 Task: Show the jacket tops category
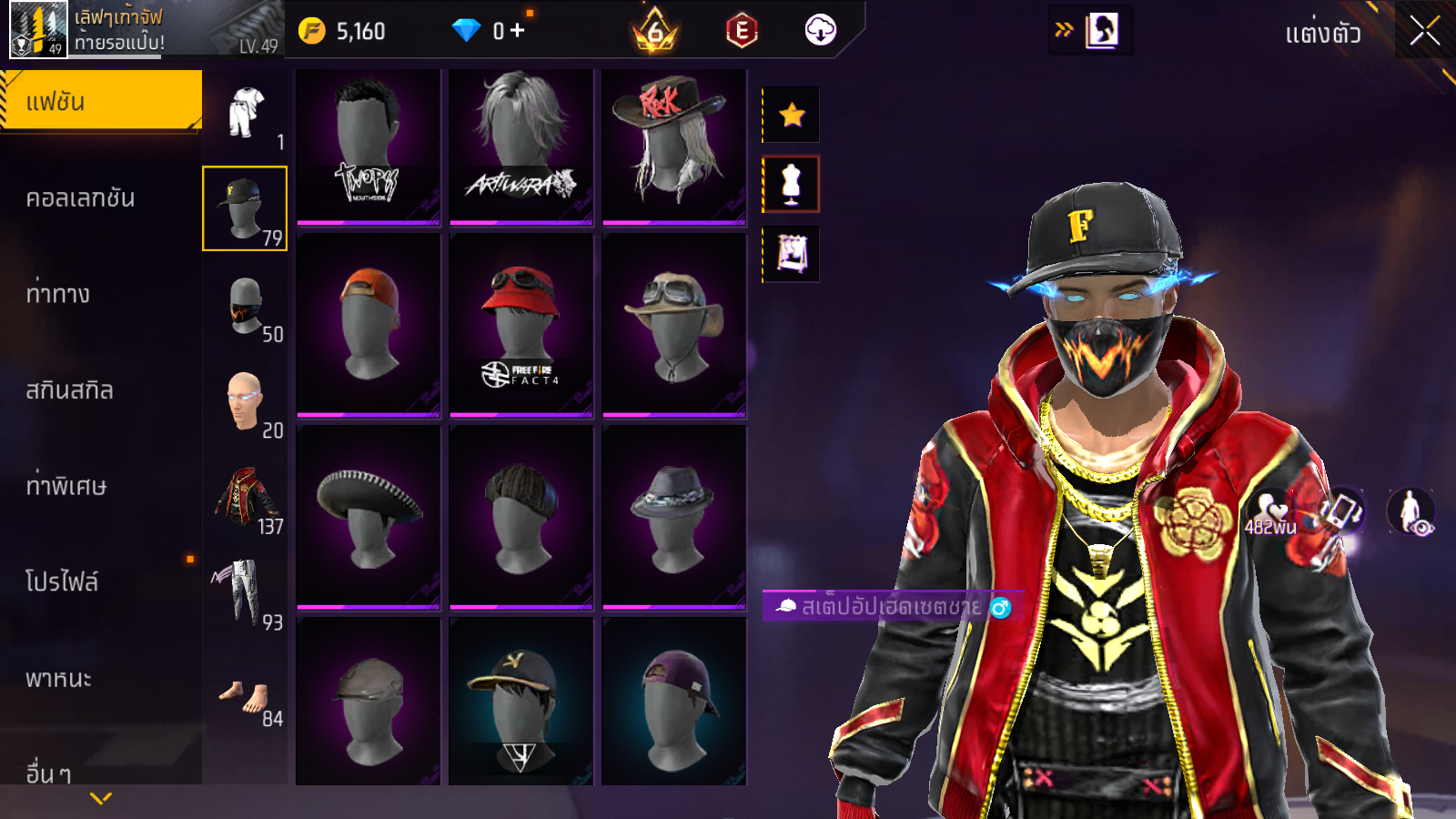pyautogui.click(x=245, y=499)
